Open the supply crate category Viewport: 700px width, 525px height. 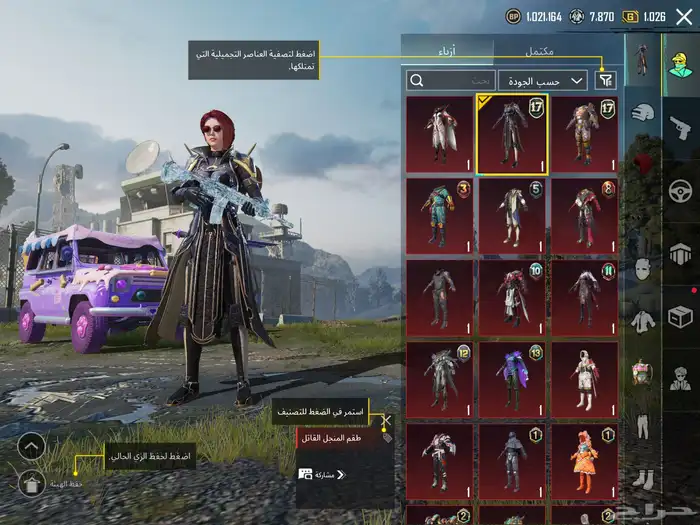pos(682,317)
